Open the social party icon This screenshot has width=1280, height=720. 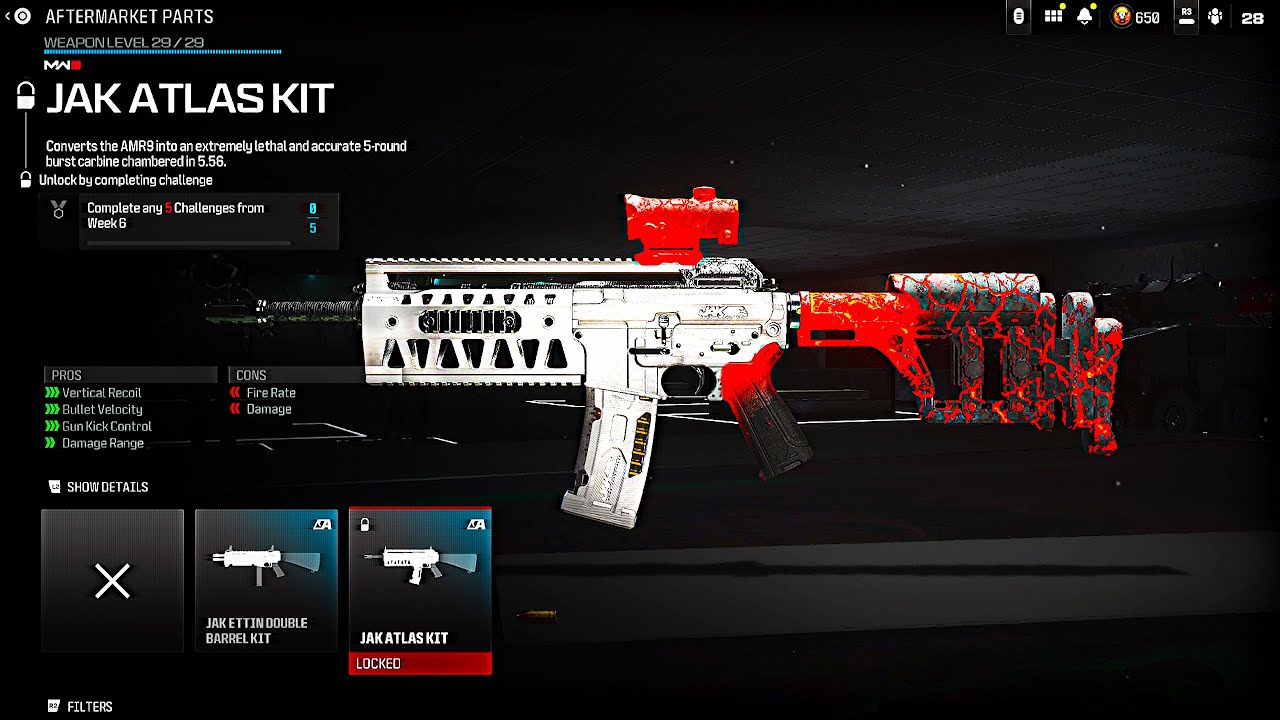tap(1215, 17)
